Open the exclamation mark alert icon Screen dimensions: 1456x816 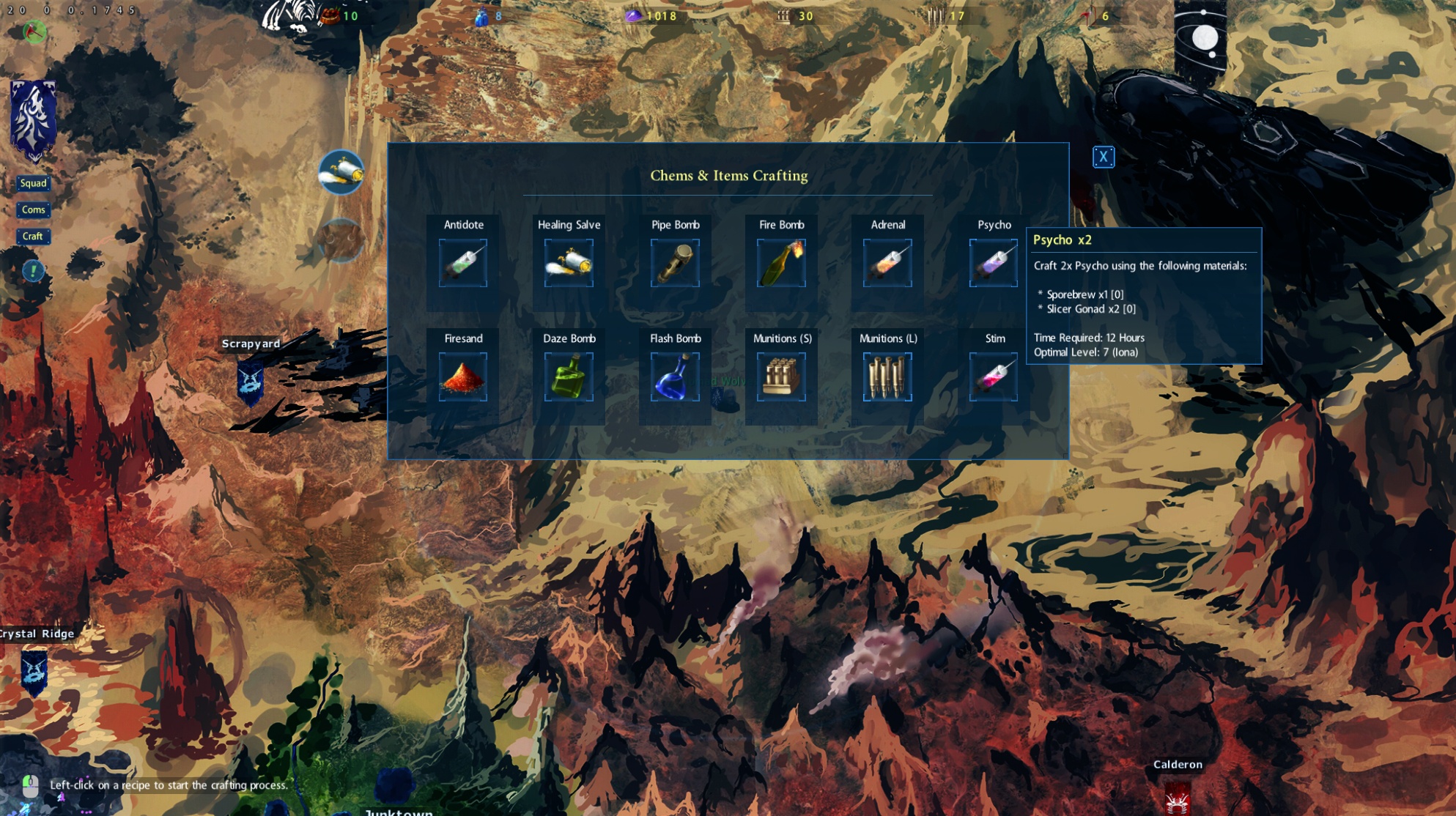pos(33,271)
